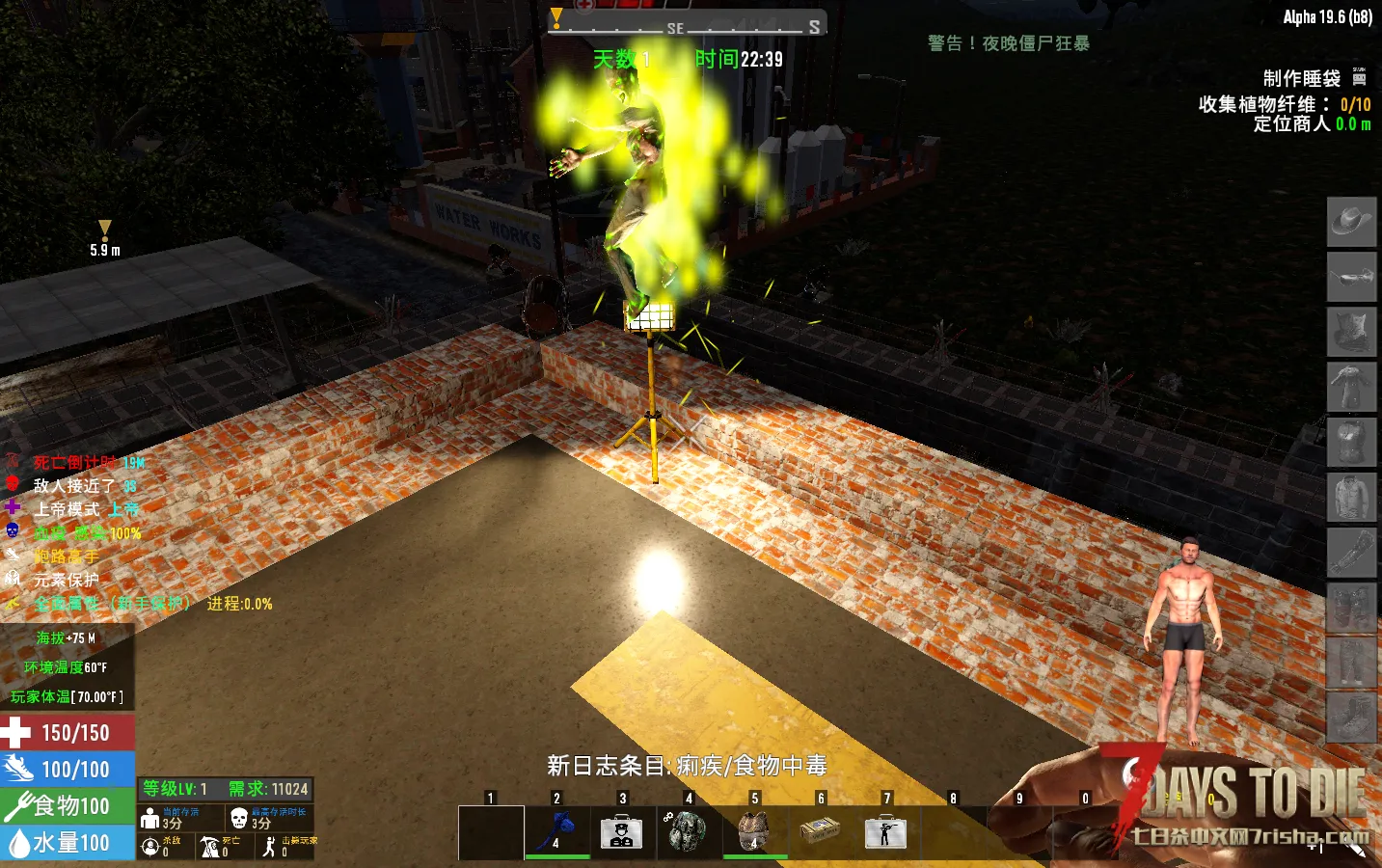Select the rifleman case in slot 7

pos(886,830)
